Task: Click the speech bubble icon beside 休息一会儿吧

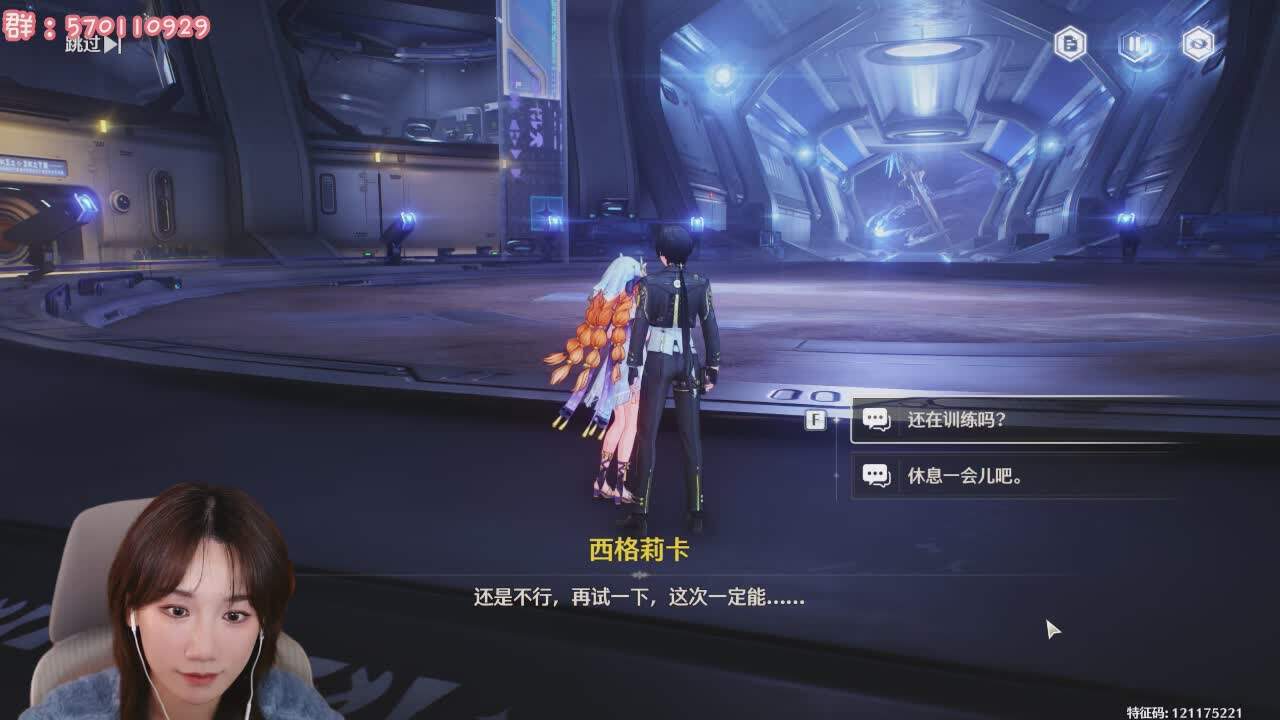Action: pos(877,474)
